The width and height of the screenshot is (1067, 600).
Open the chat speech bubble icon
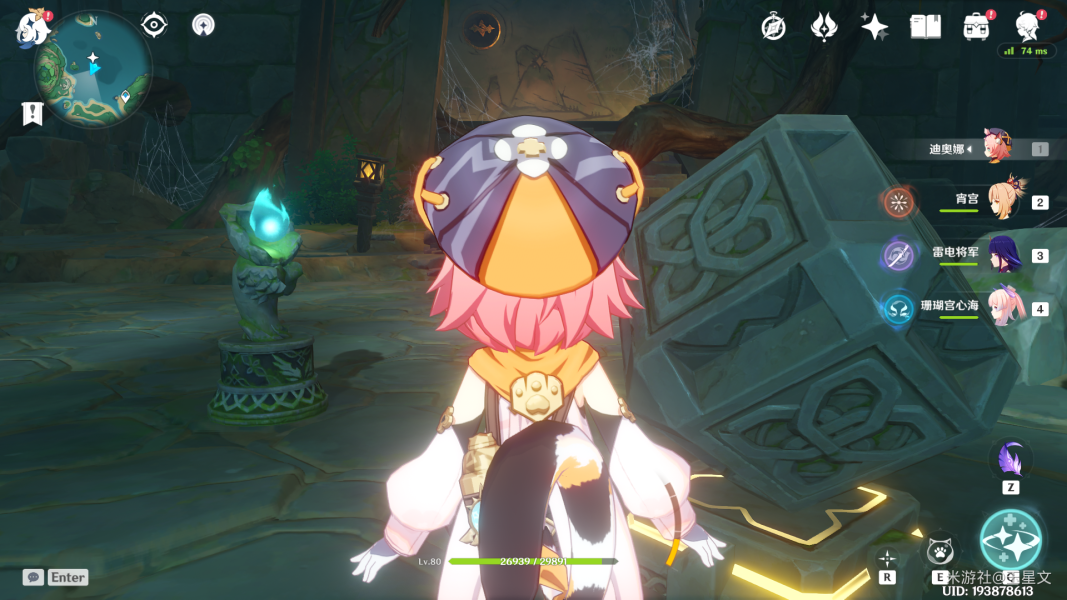(33, 577)
